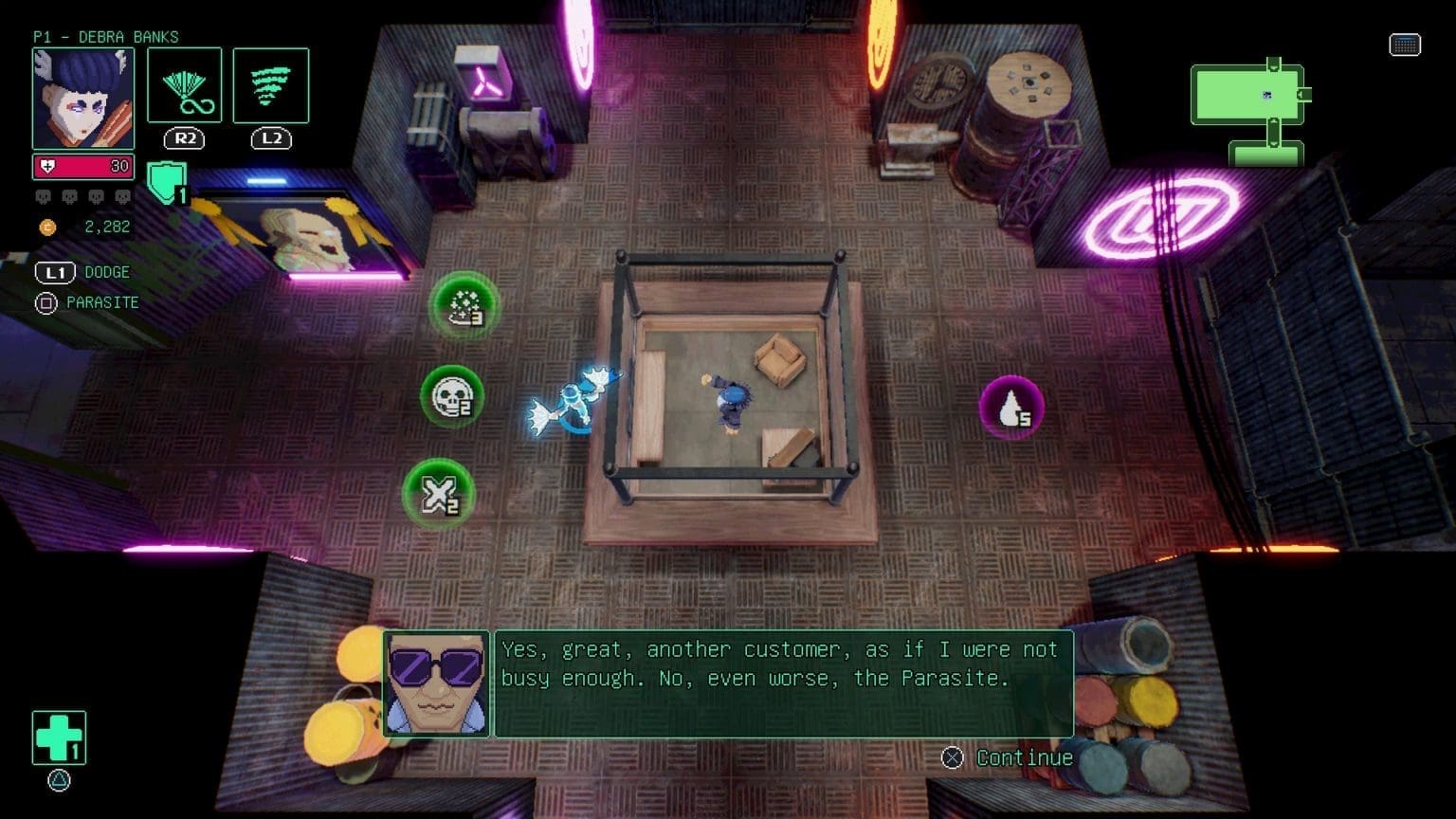Expand the skull kill counter row
Viewport: 1456px width, 819px height.
pyautogui.click(x=83, y=195)
